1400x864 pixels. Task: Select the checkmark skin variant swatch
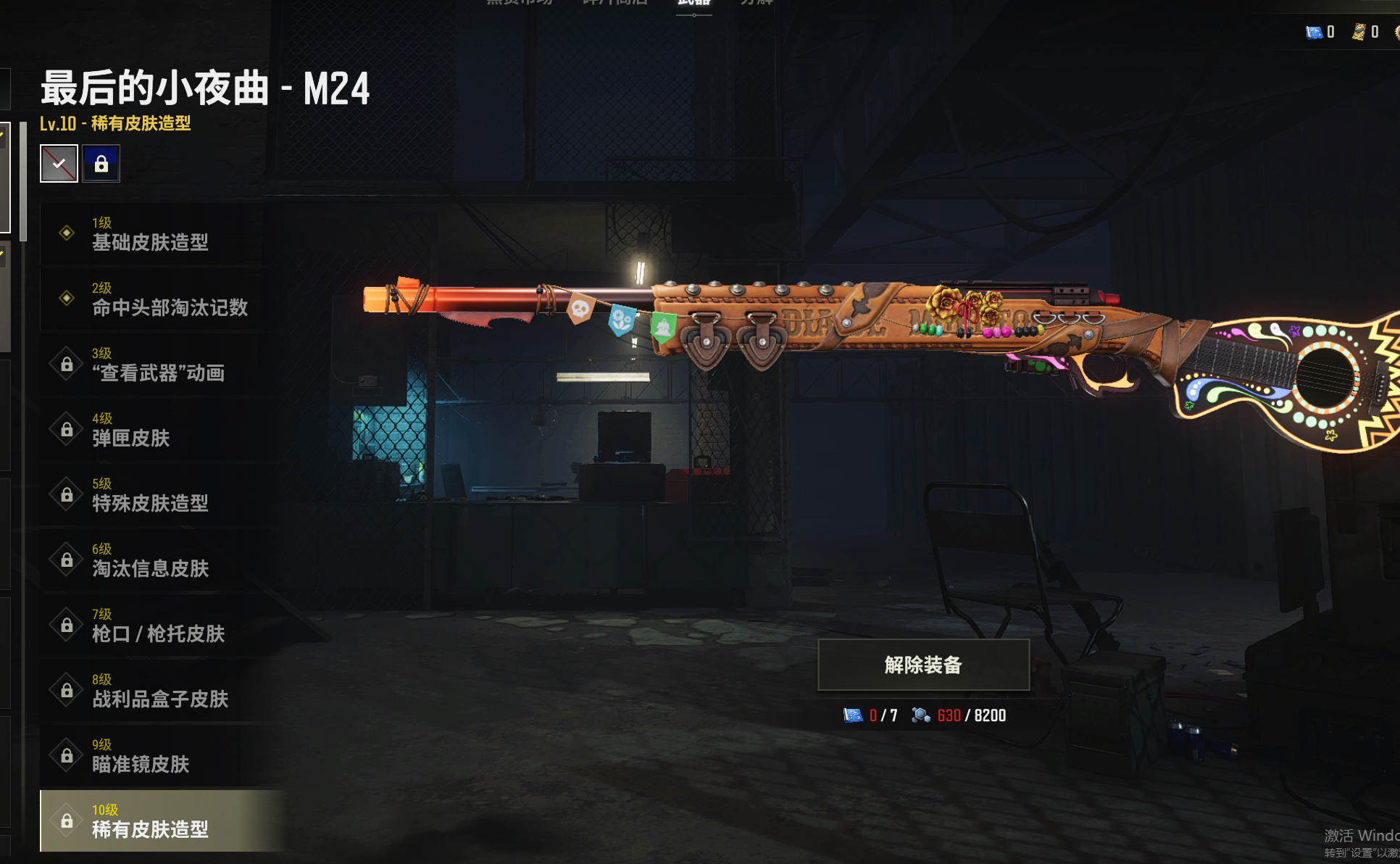[x=59, y=164]
